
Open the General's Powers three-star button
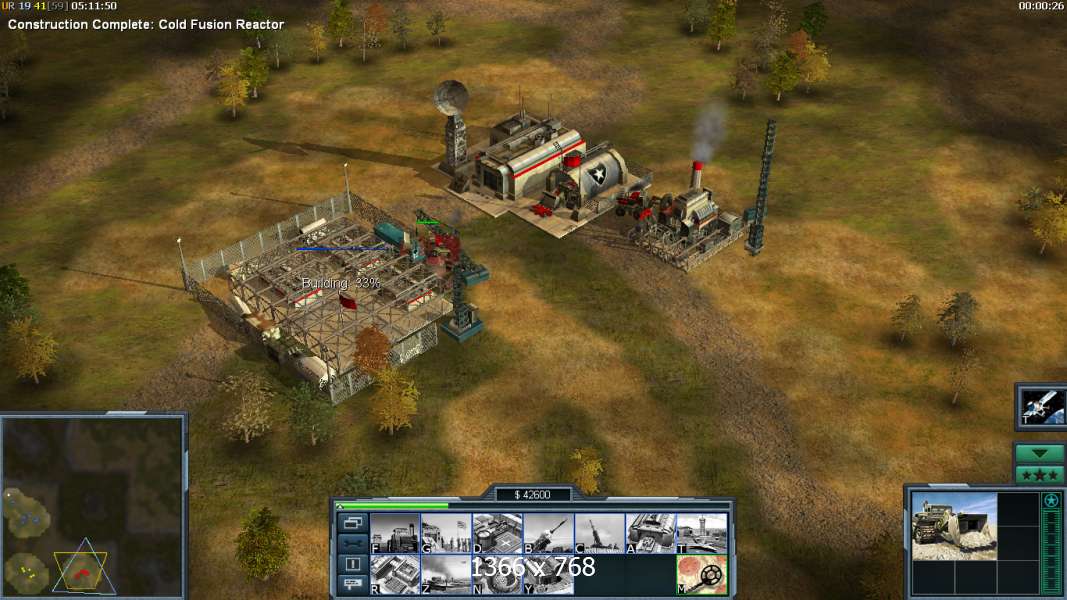click(1040, 474)
